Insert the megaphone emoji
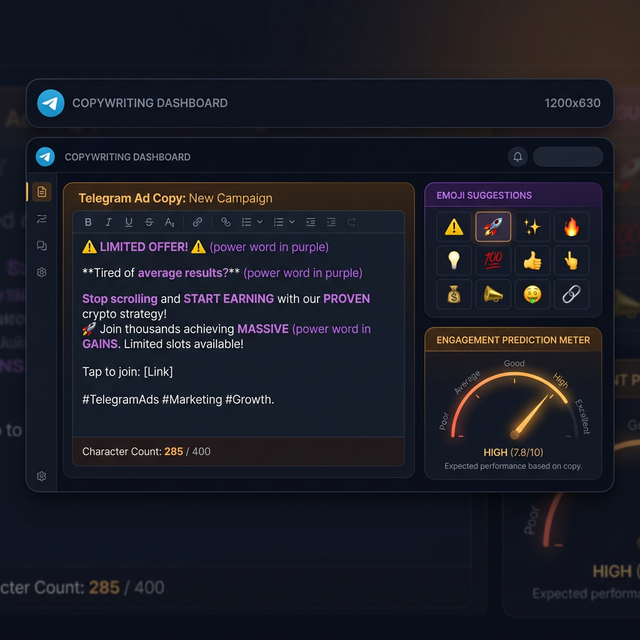Image resolution: width=640 pixels, height=640 pixels. point(493,295)
